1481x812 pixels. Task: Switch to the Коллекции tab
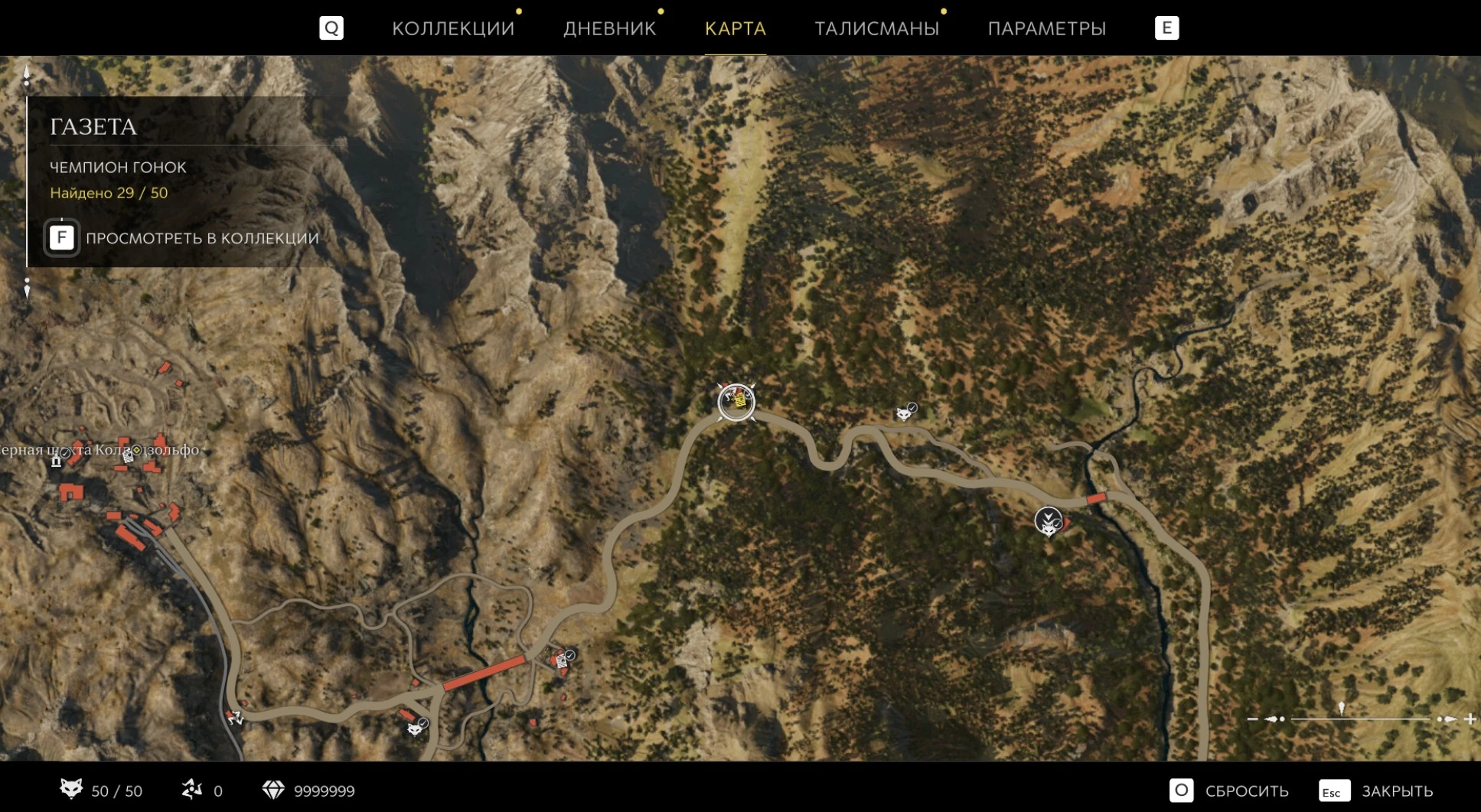(x=452, y=28)
